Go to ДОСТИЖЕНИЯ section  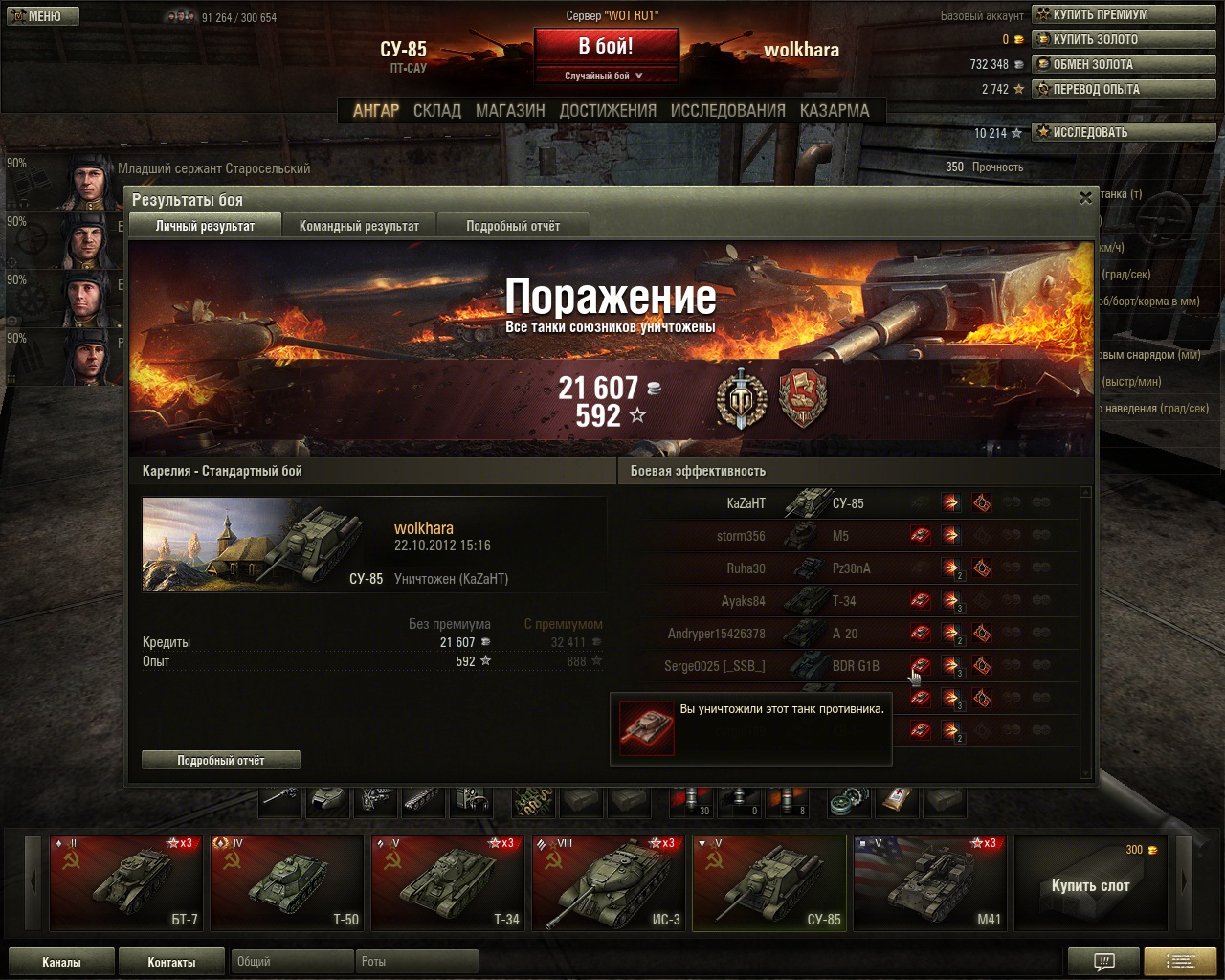(608, 111)
